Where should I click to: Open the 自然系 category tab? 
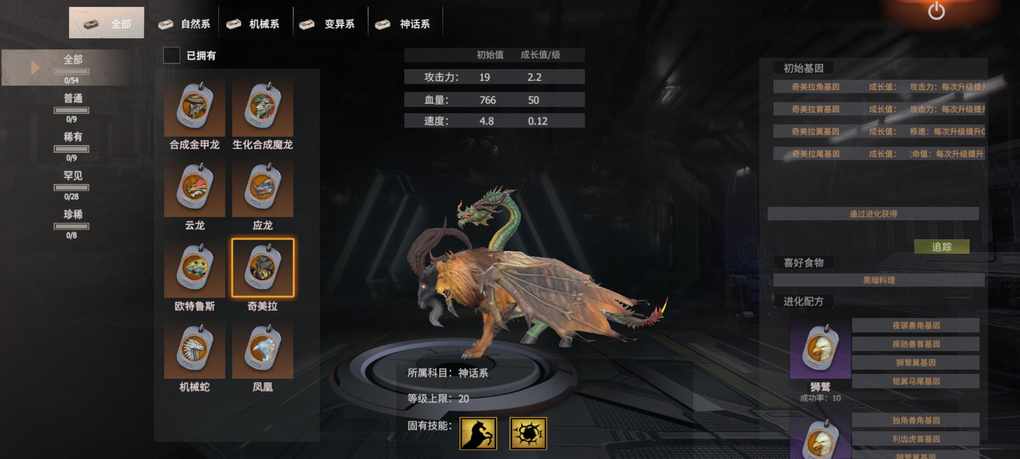pyautogui.click(x=185, y=23)
